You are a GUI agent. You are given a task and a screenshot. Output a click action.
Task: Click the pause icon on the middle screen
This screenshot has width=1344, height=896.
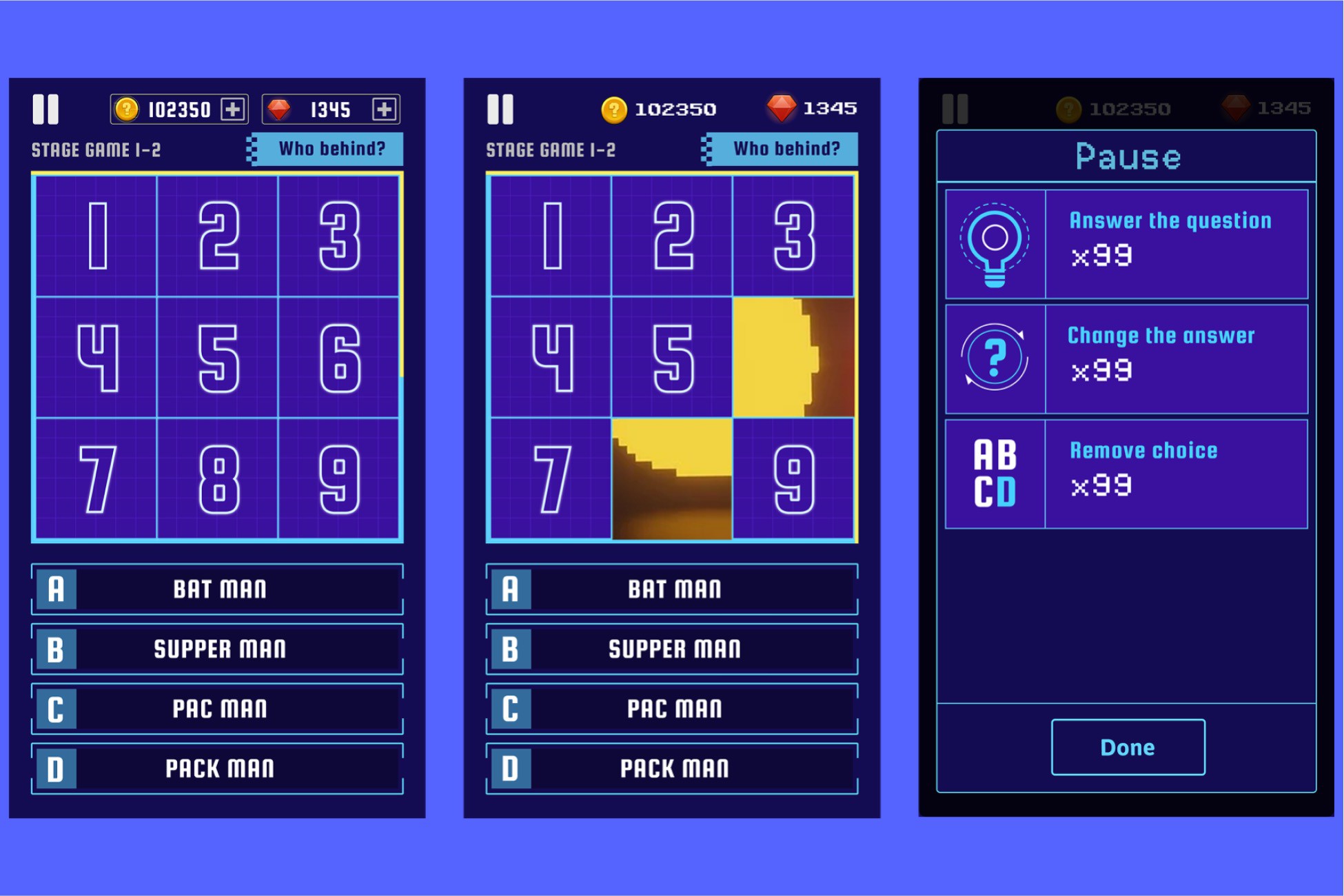[x=501, y=108]
